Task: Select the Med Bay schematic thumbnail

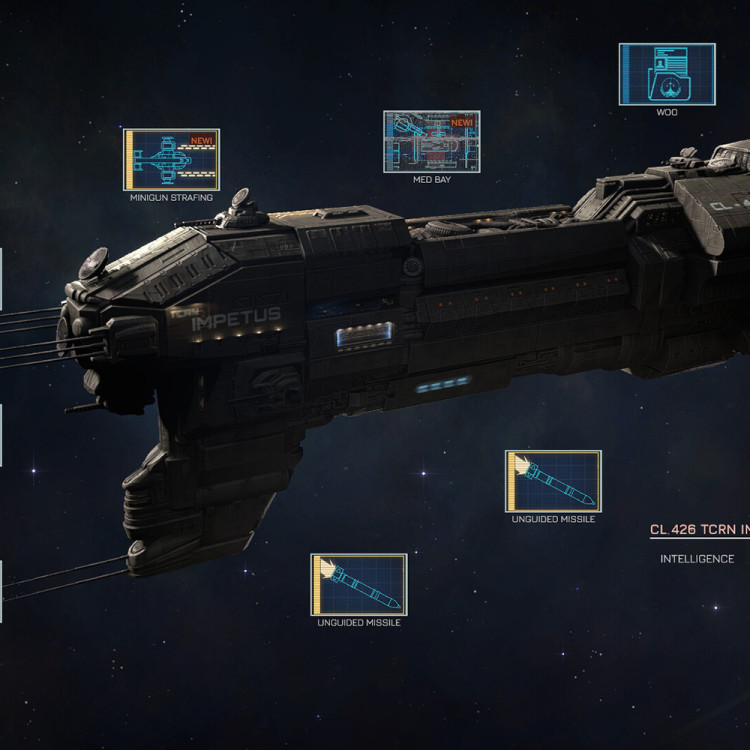Action: (431, 142)
